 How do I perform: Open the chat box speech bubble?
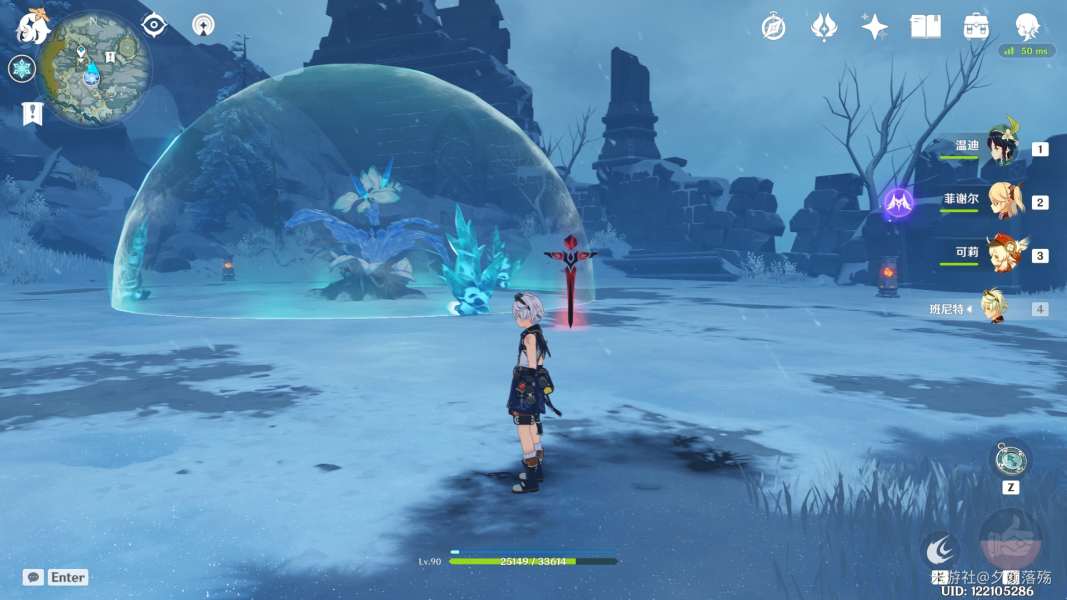click(x=33, y=577)
